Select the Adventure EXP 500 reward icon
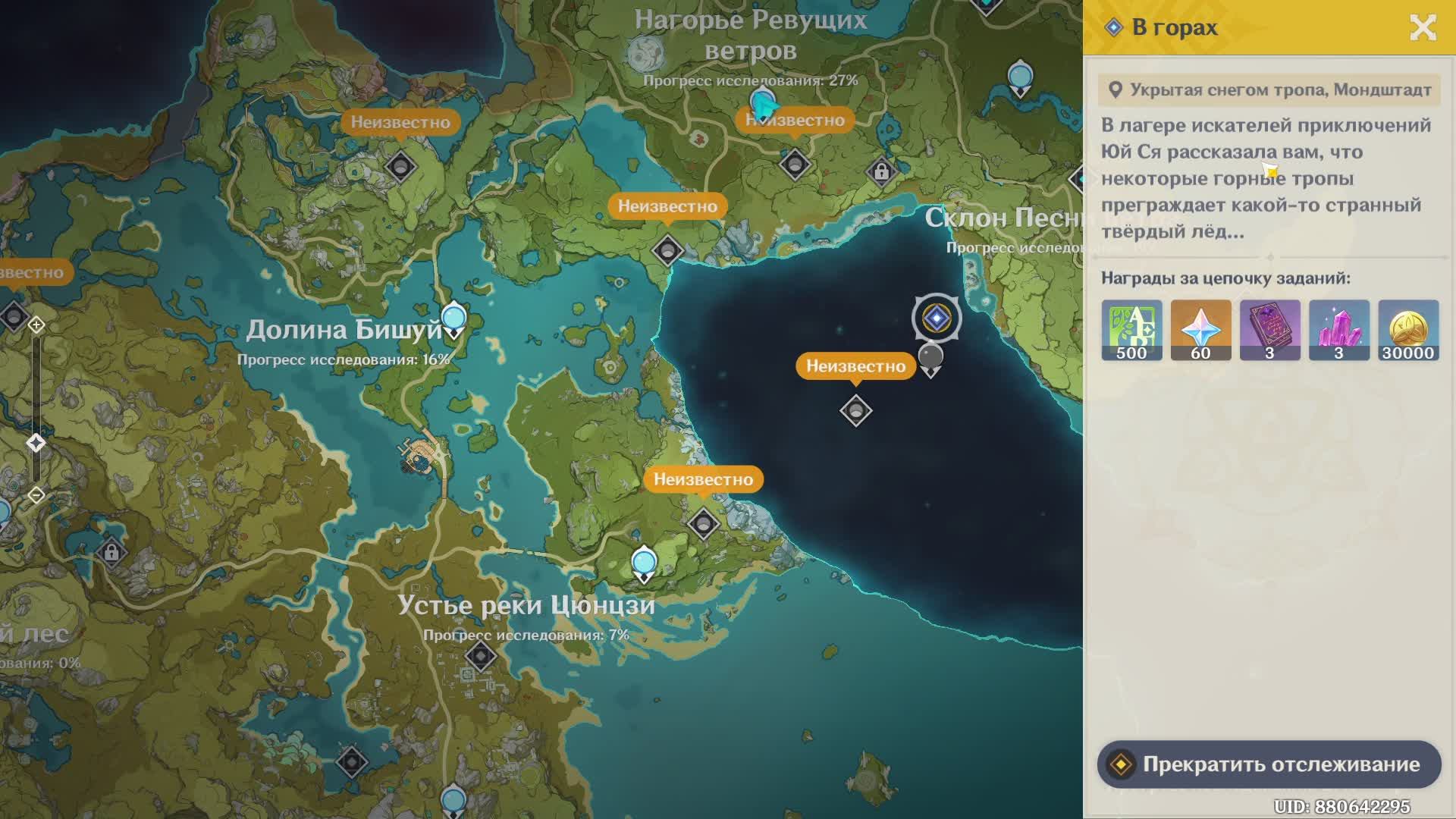 pyautogui.click(x=1131, y=330)
